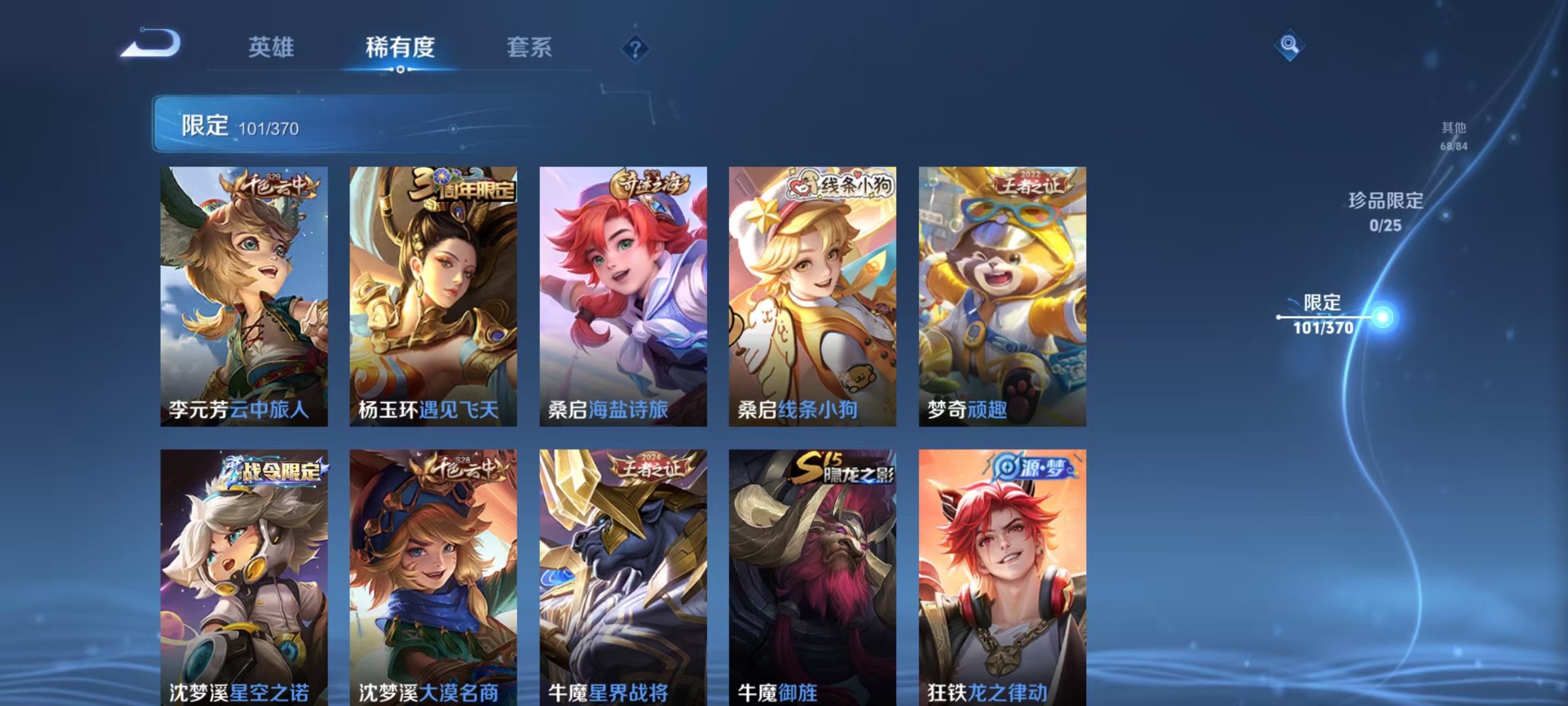This screenshot has width=1568, height=706.
Task: Open the 沈梦溪大漠名商 skin card
Action: (433, 579)
